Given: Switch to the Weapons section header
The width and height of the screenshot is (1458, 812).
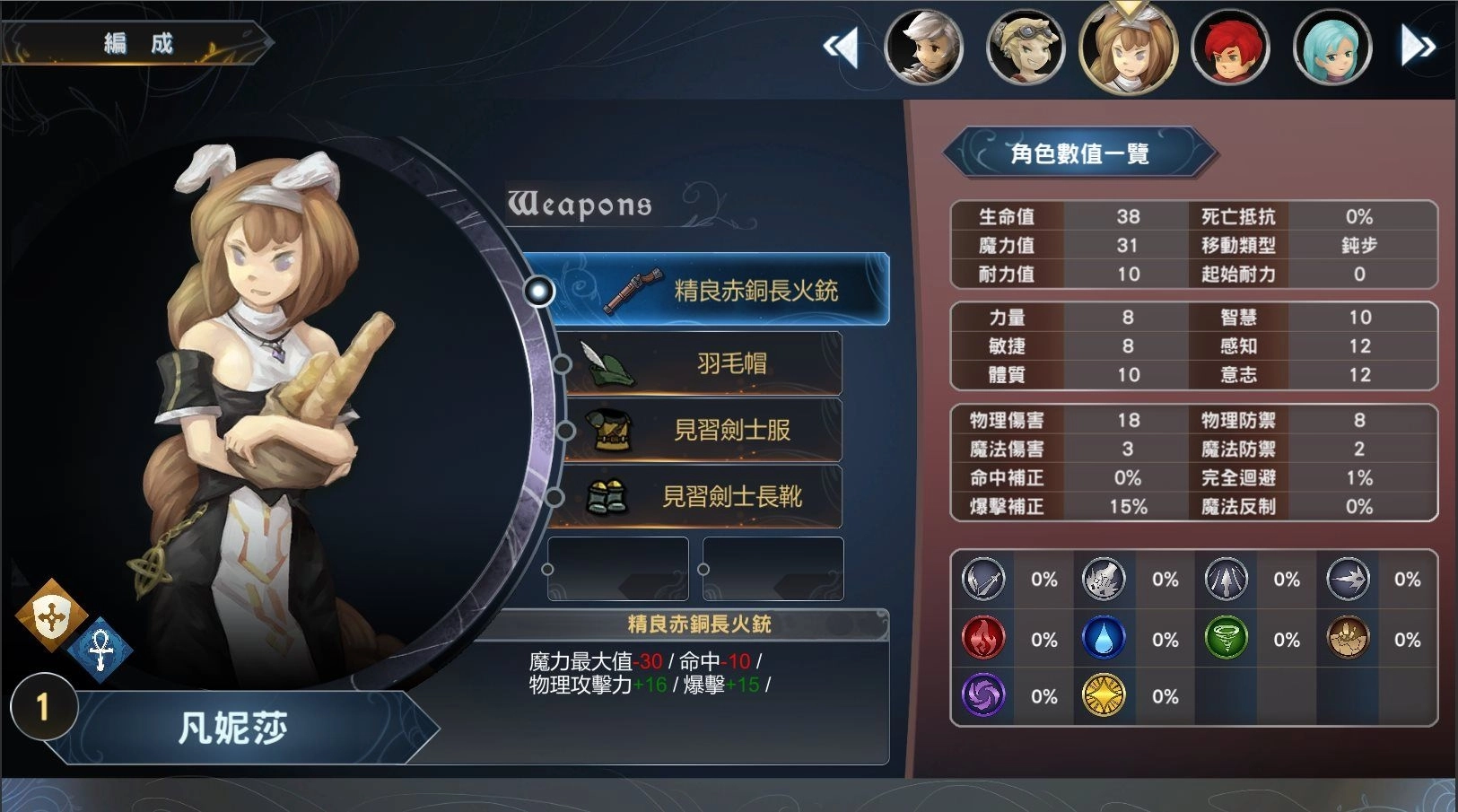Looking at the screenshot, I should 579,205.
